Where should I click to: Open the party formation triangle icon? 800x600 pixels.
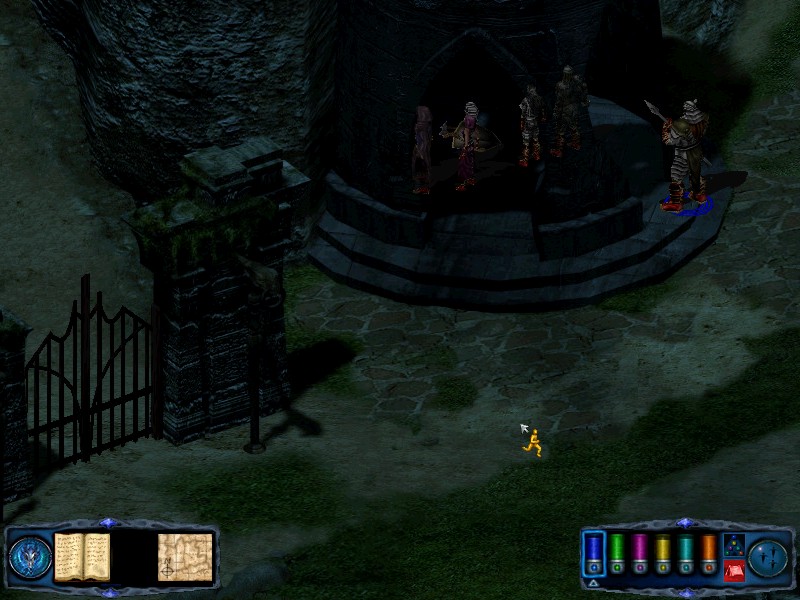[x=733, y=546]
